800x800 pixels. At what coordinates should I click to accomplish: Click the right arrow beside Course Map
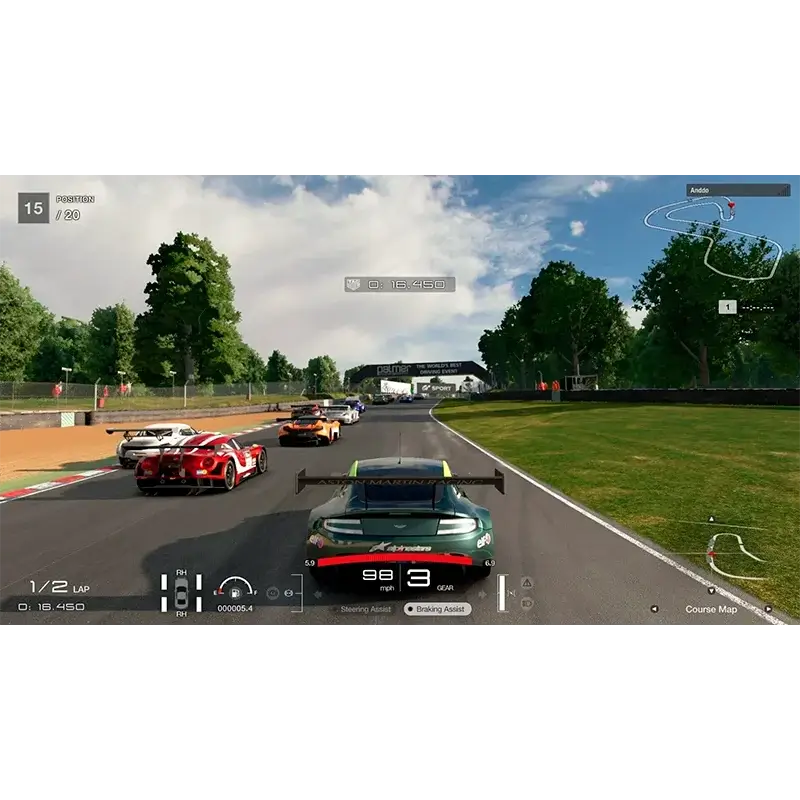pyautogui.click(x=768, y=609)
